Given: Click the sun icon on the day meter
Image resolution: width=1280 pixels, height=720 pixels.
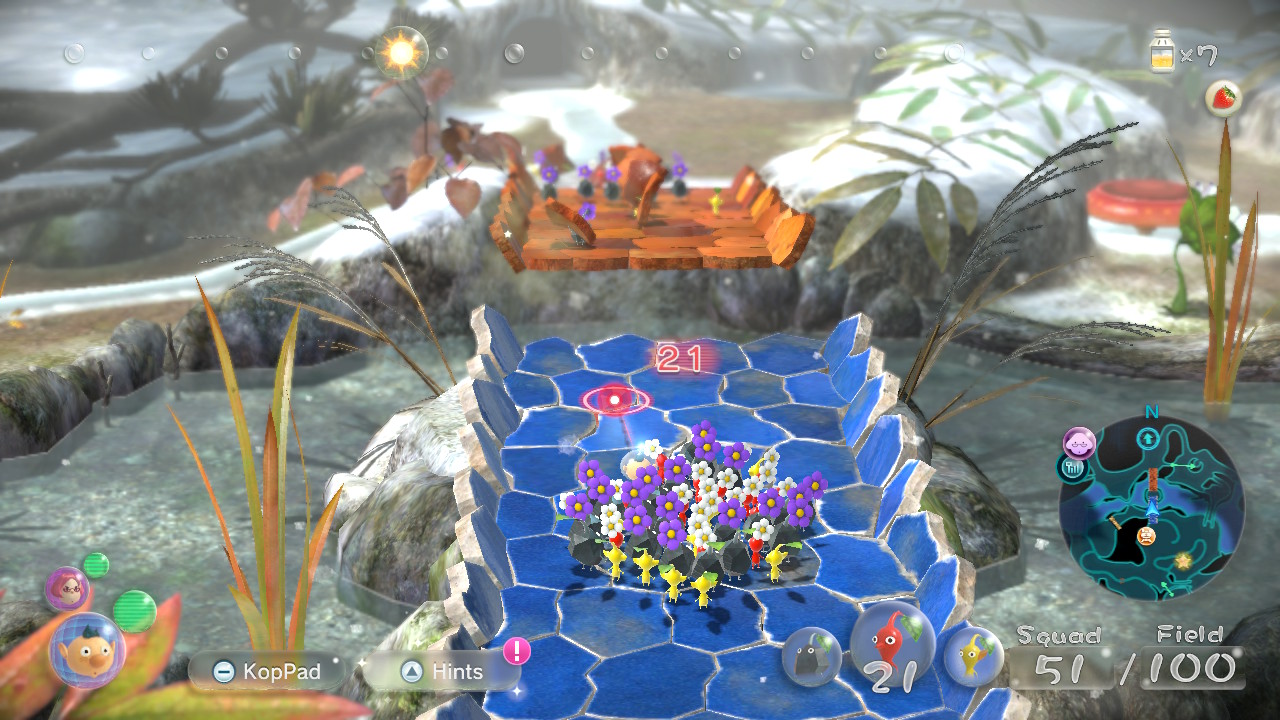Looking at the screenshot, I should 402,53.
